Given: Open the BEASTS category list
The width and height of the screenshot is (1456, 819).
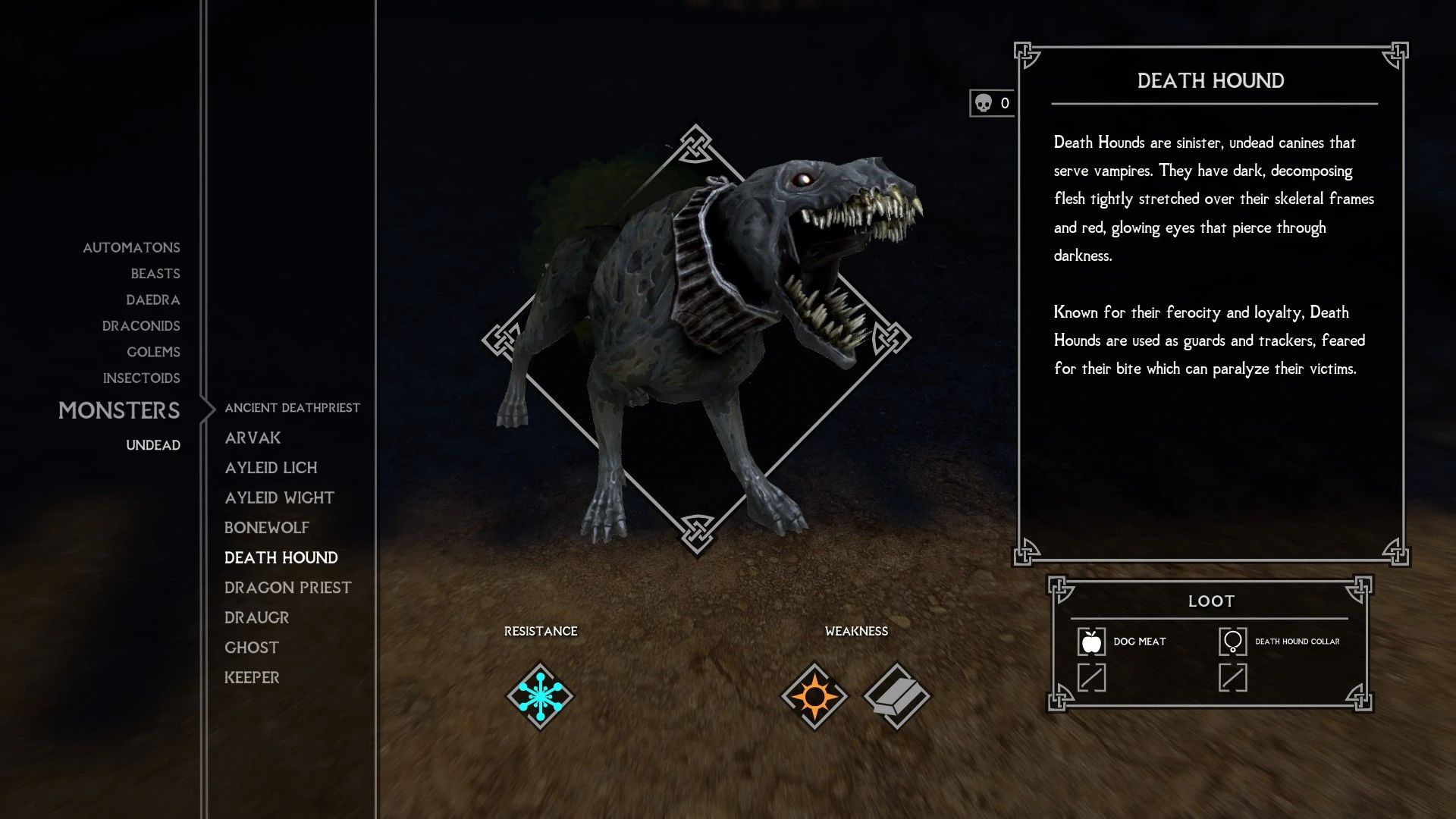Looking at the screenshot, I should 155,273.
